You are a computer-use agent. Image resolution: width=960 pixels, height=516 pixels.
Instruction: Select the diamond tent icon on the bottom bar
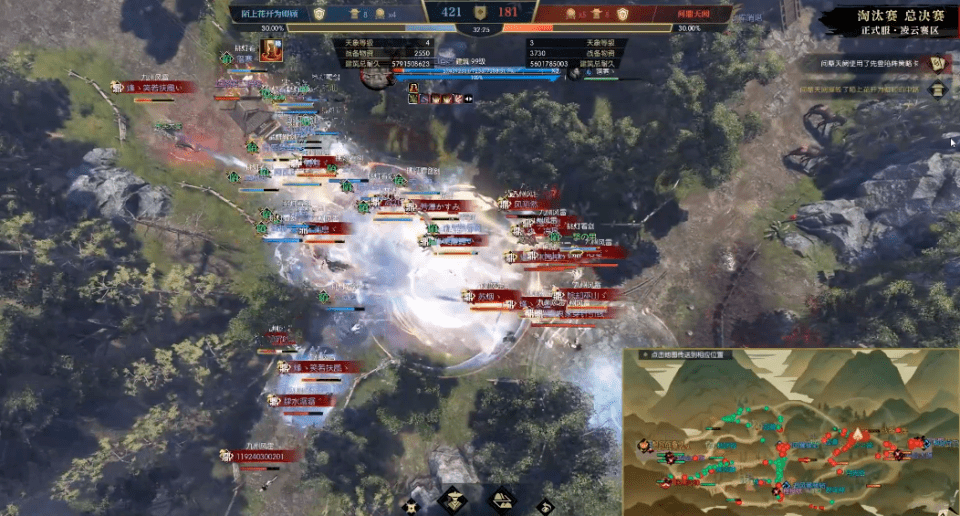coord(500,500)
